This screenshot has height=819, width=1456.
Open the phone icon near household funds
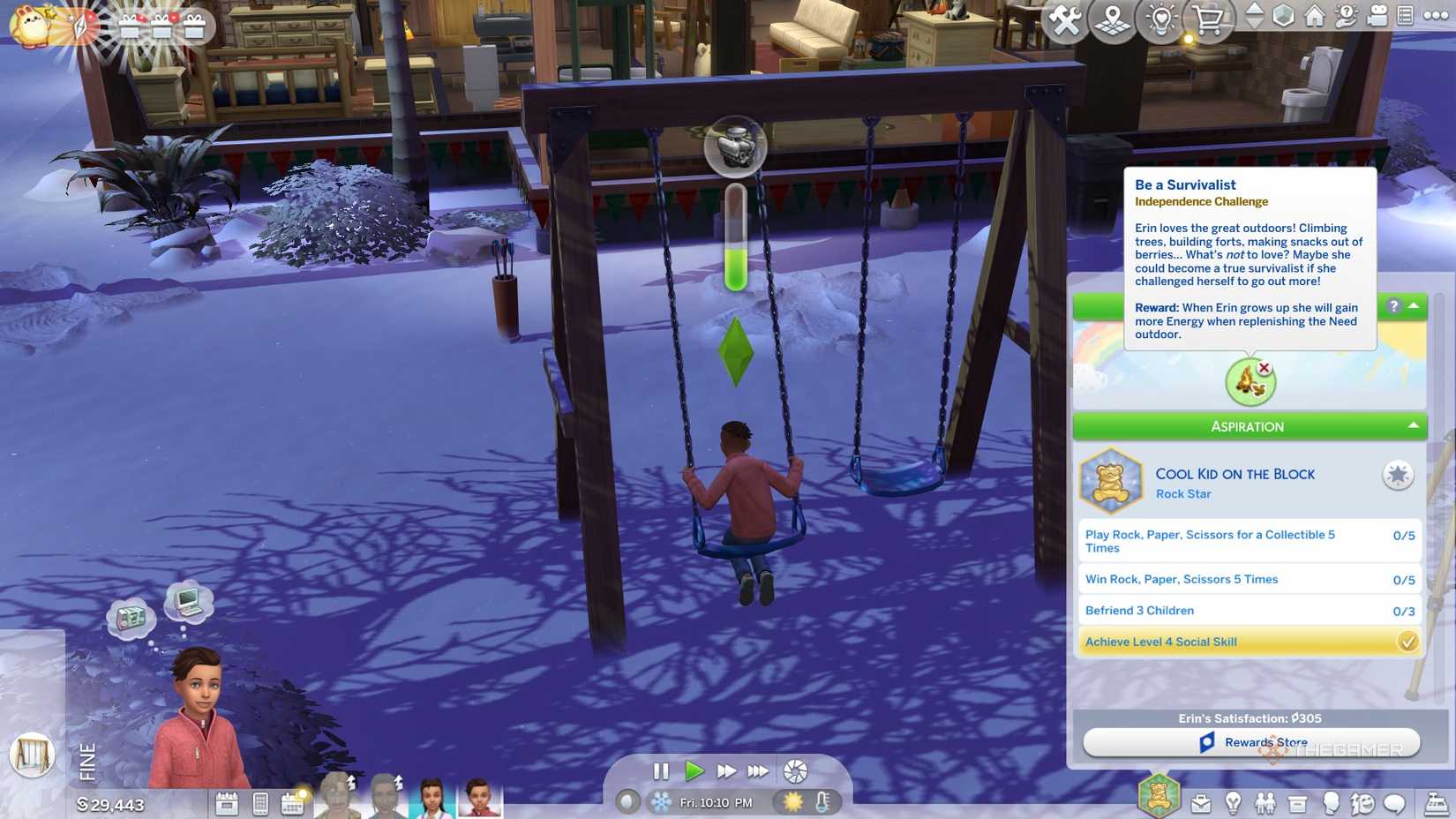[x=260, y=803]
